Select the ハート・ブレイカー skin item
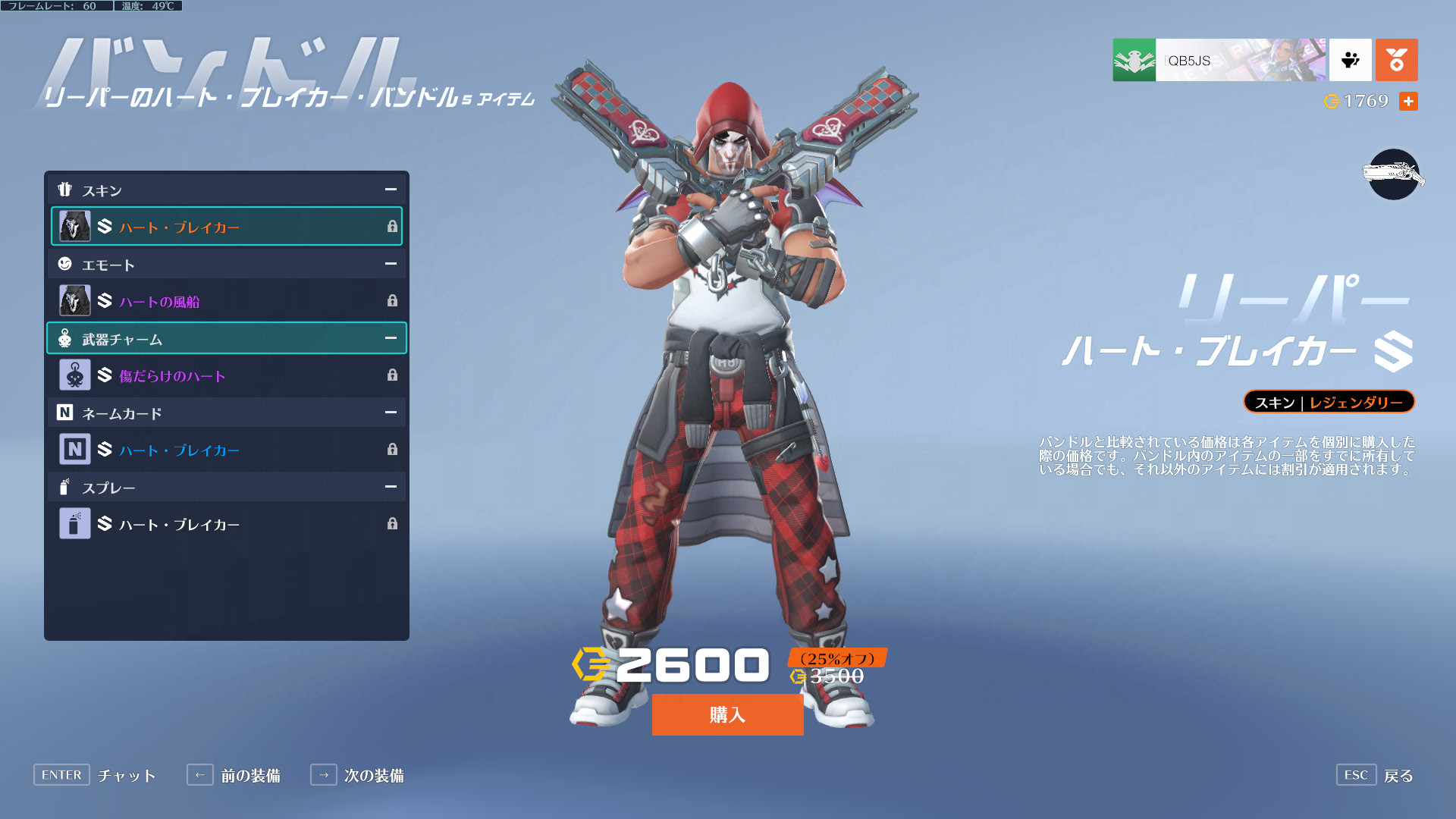This screenshot has height=819, width=1456. (227, 227)
